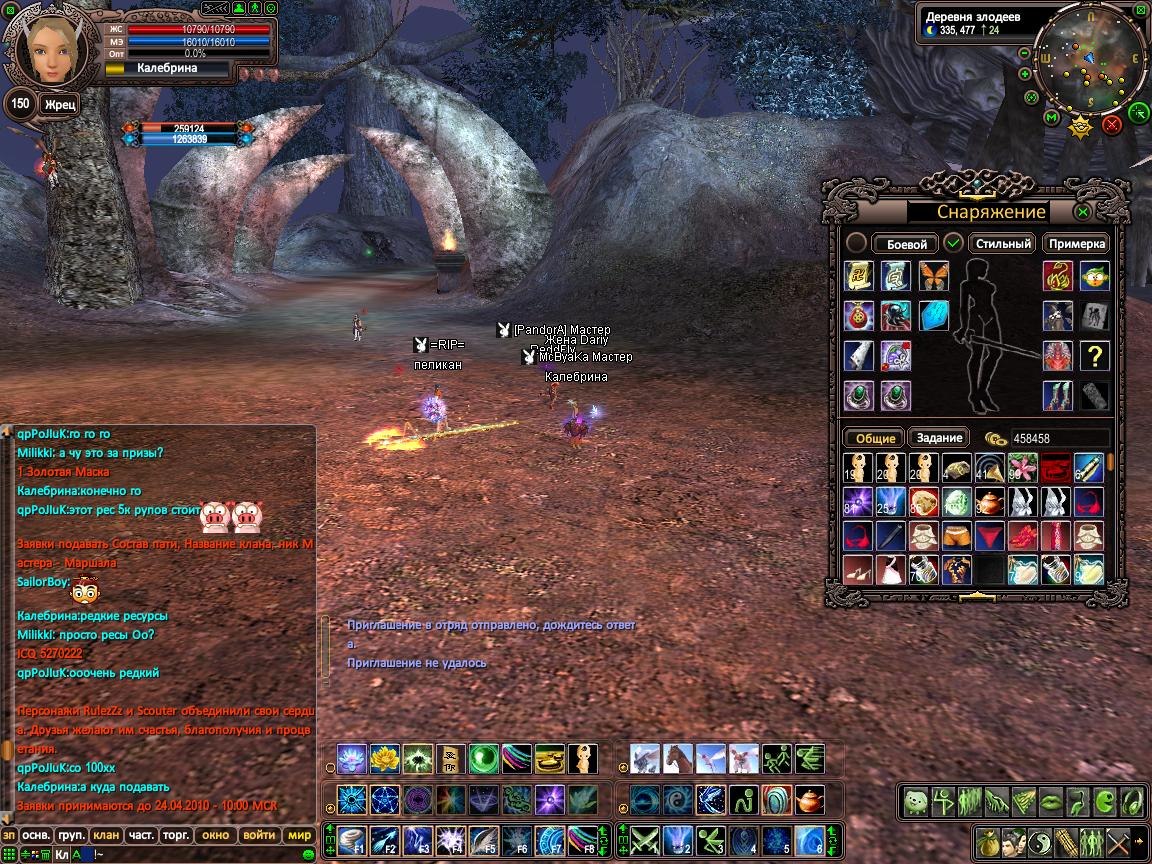The image size is (1152, 864).
Task: Select the Боевой equipment mode button
Action: pos(907,244)
